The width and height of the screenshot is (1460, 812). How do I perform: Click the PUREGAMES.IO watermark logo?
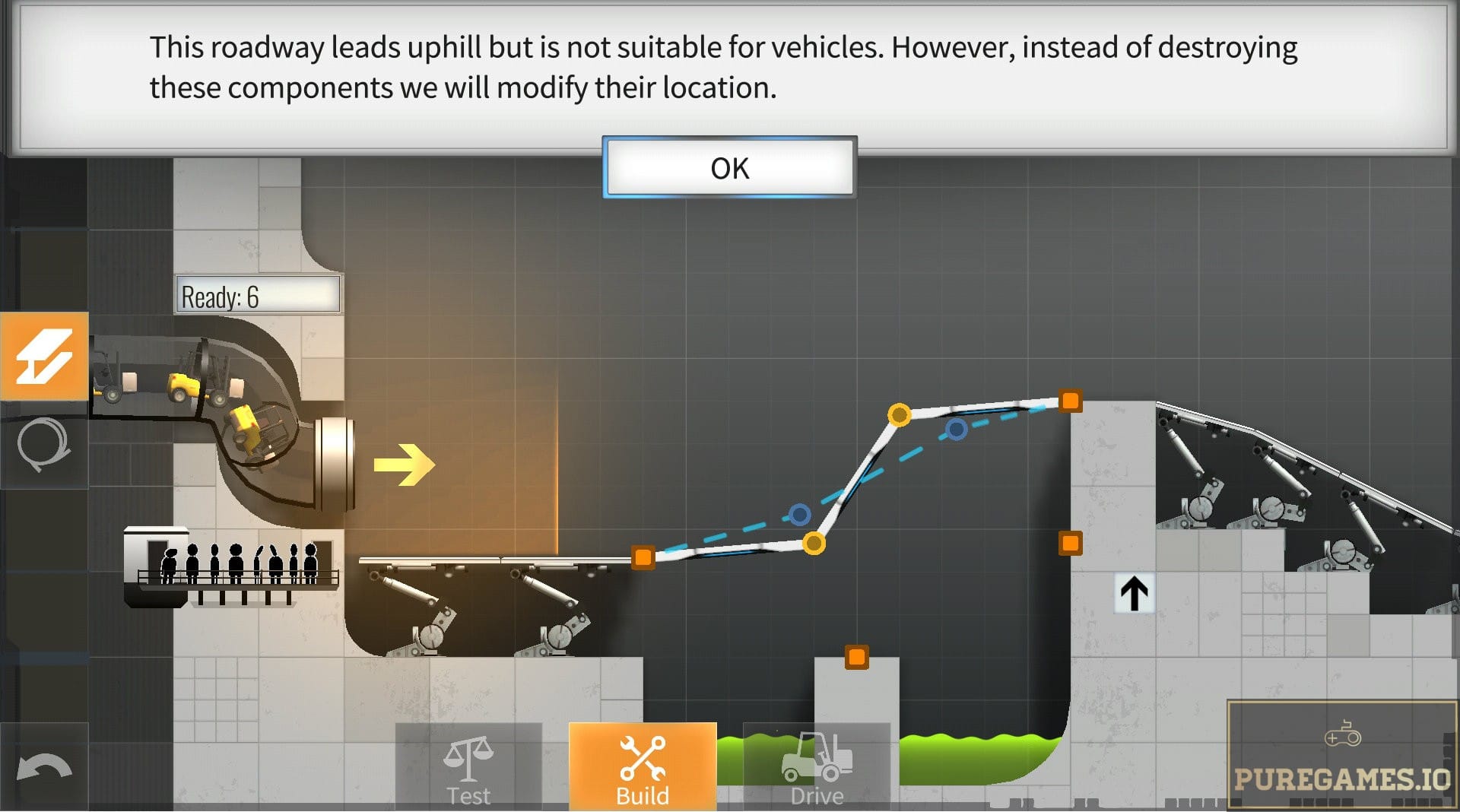(1342, 756)
